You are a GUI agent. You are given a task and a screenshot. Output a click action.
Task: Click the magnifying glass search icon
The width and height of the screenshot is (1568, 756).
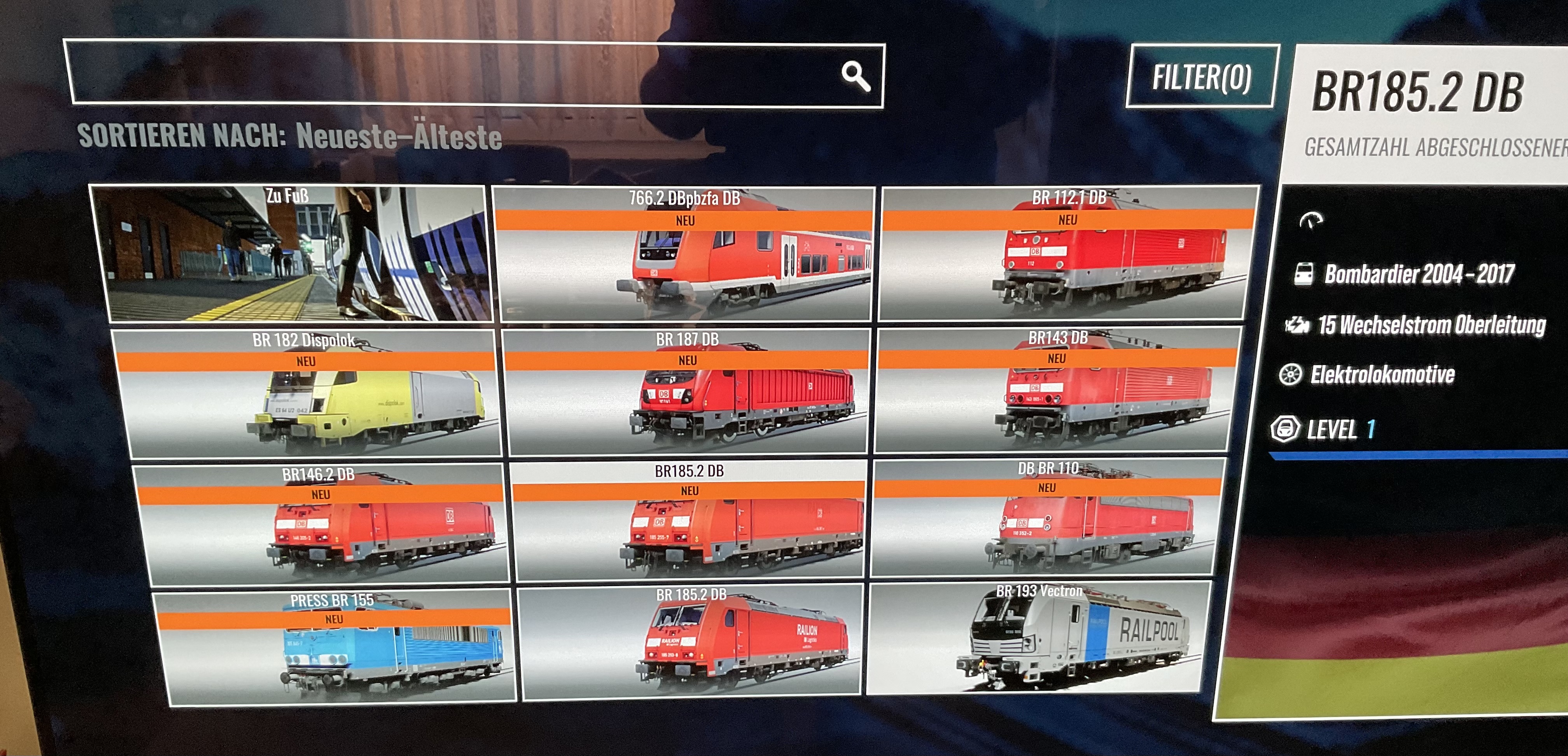[x=855, y=76]
